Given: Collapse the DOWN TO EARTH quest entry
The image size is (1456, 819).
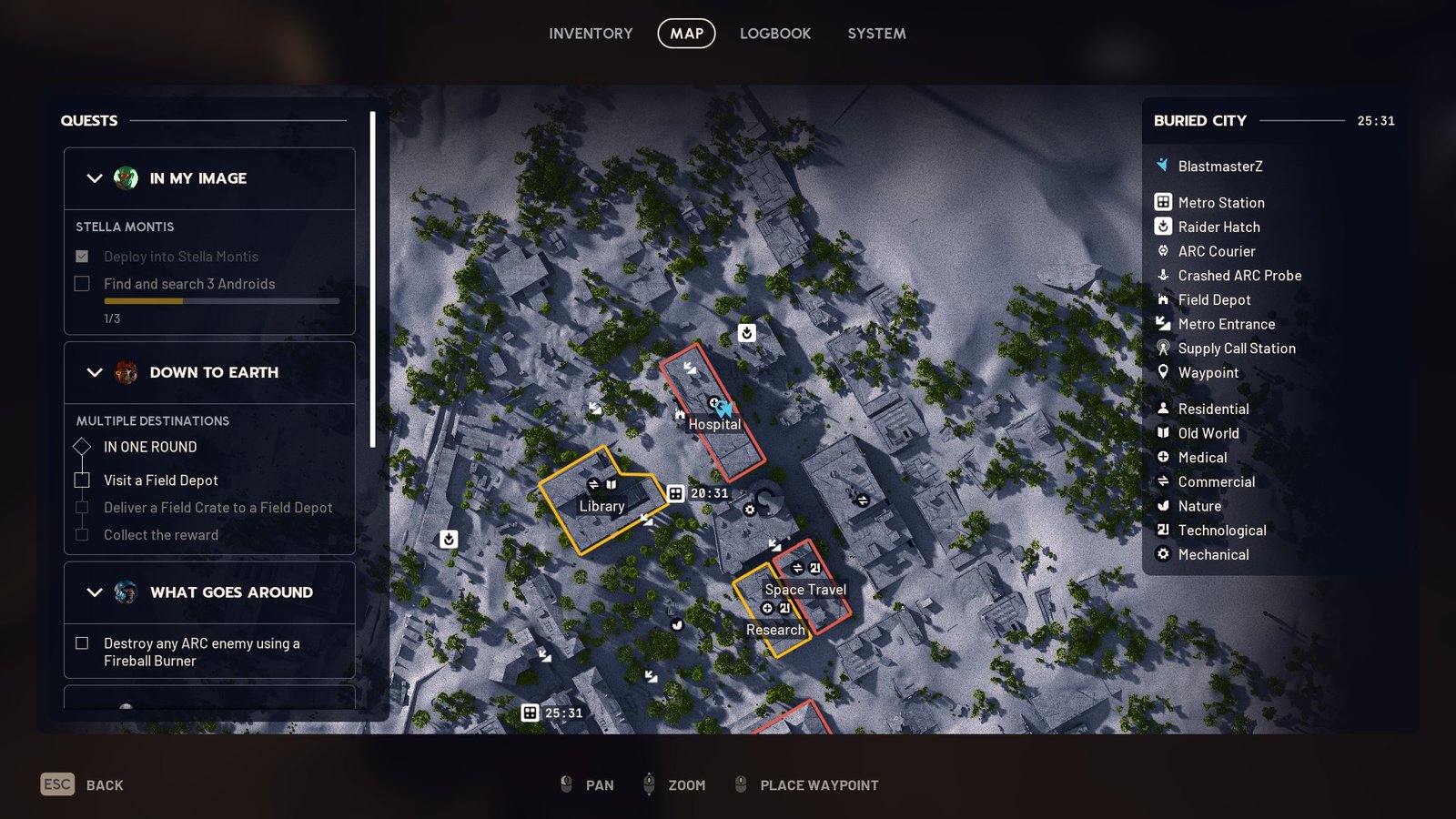Looking at the screenshot, I should pyautogui.click(x=93, y=372).
